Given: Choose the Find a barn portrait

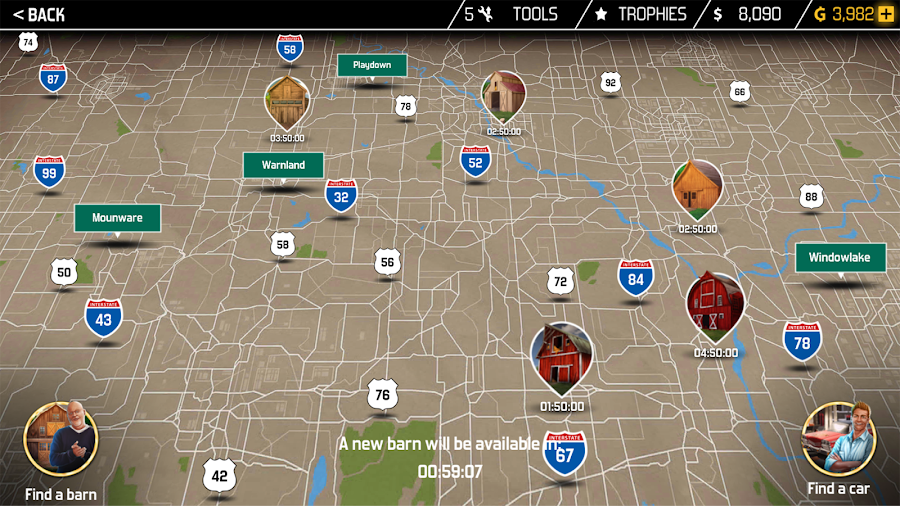Looking at the screenshot, I should (61, 440).
